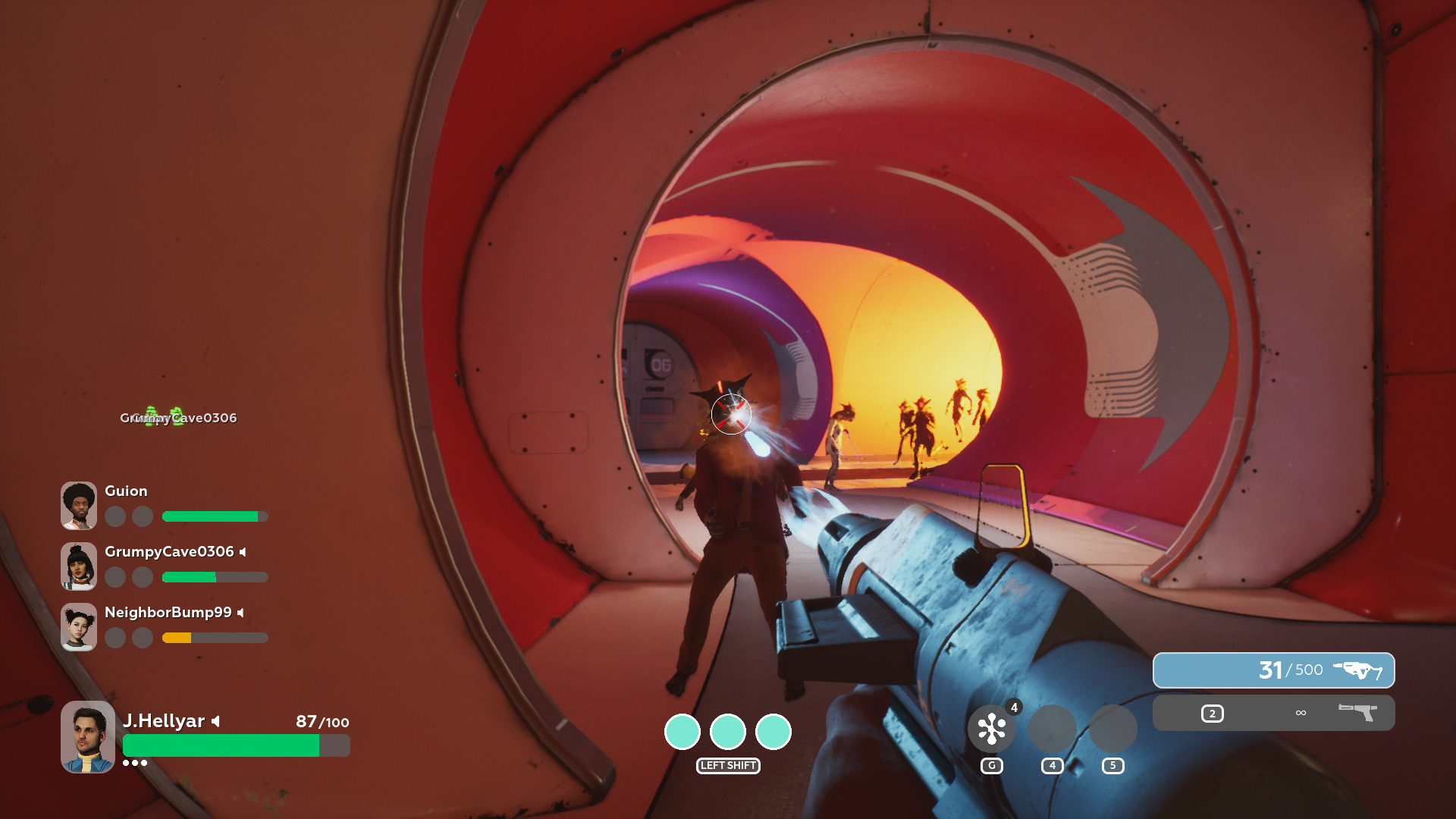Click the sidearm slot keybind labeled 2
The image size is (1456, 819).
click(1213, 713)
